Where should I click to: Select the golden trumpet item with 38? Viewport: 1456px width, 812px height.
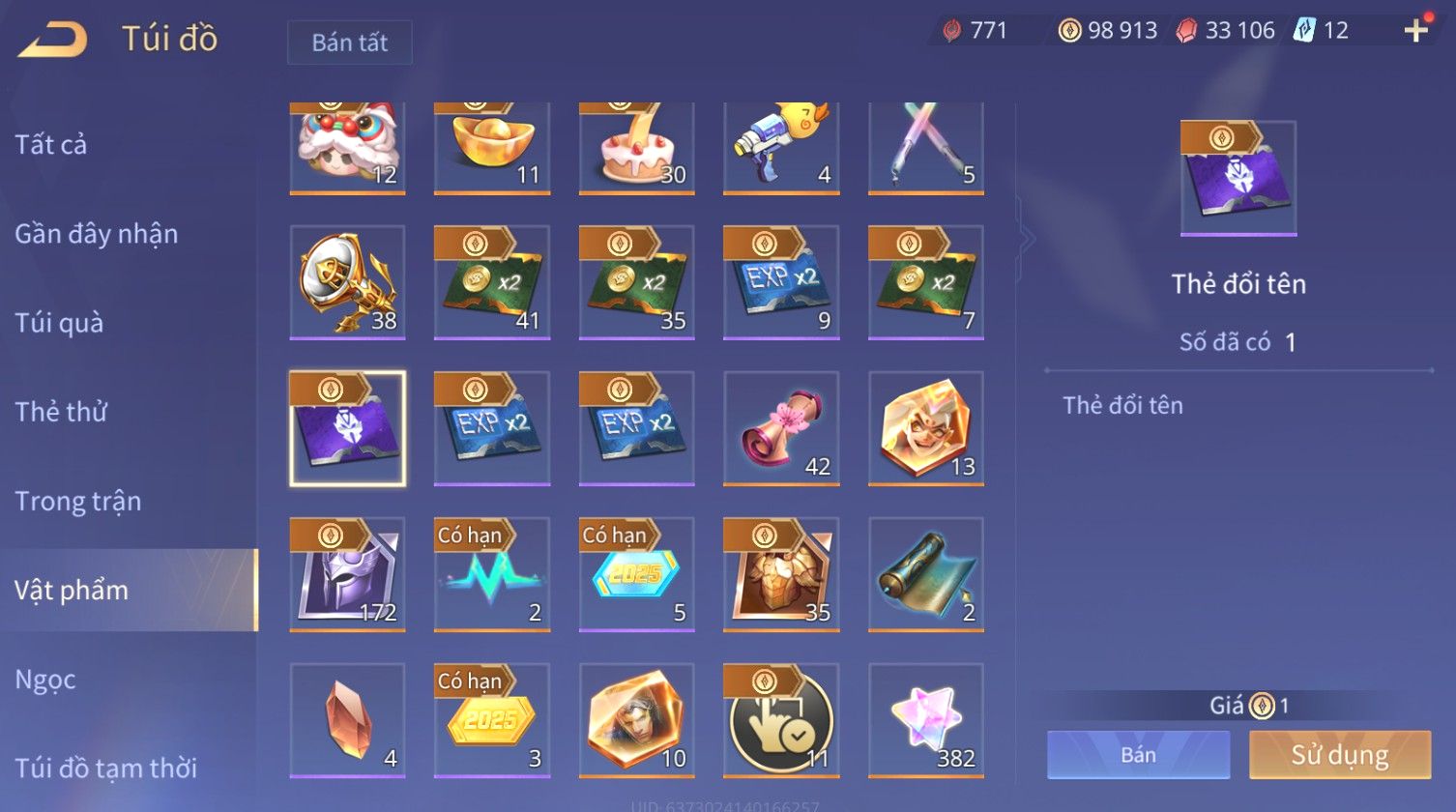click(347, 282)
